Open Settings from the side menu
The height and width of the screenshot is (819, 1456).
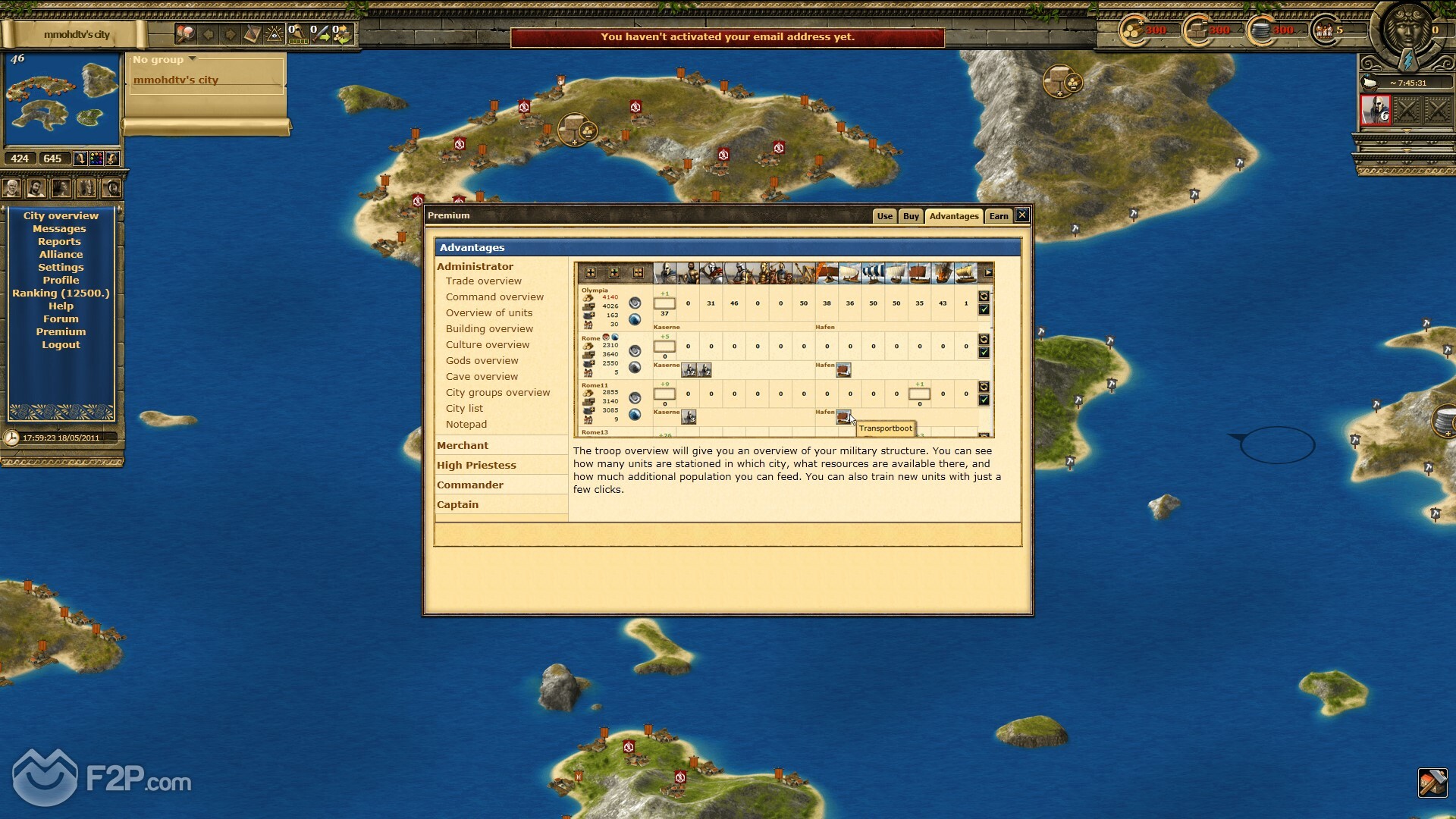point(61,268)
